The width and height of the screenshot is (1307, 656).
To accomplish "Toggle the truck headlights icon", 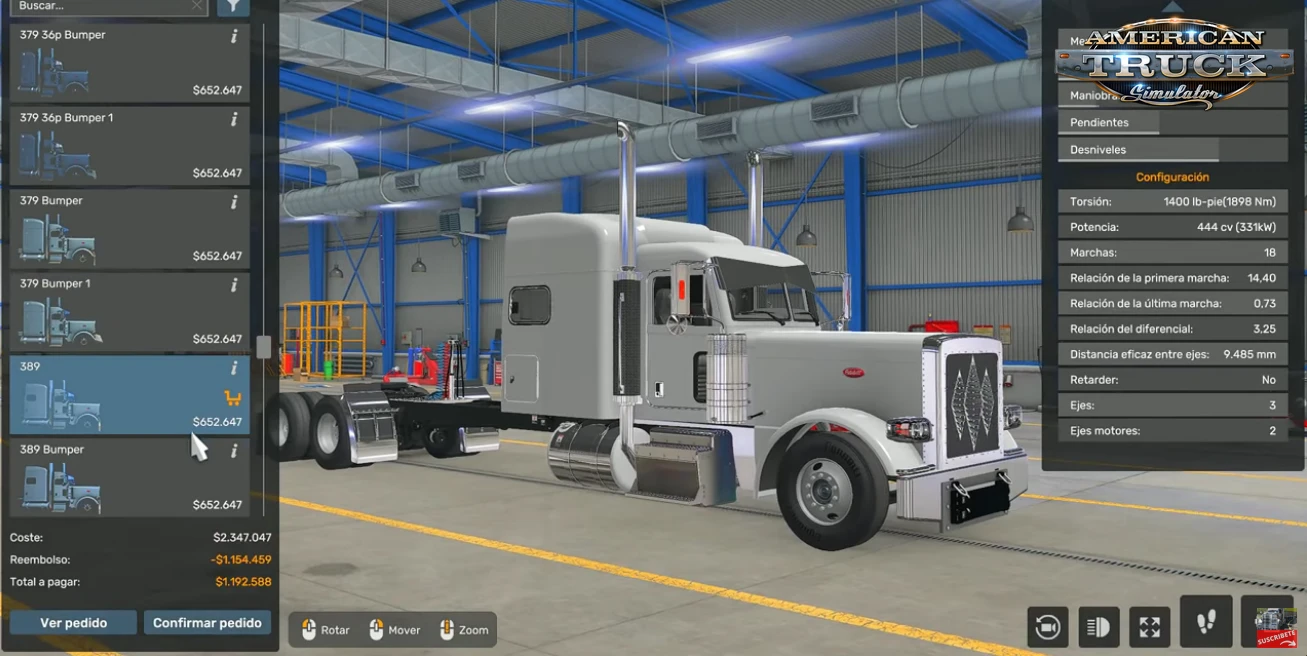I will [1098, 627].
